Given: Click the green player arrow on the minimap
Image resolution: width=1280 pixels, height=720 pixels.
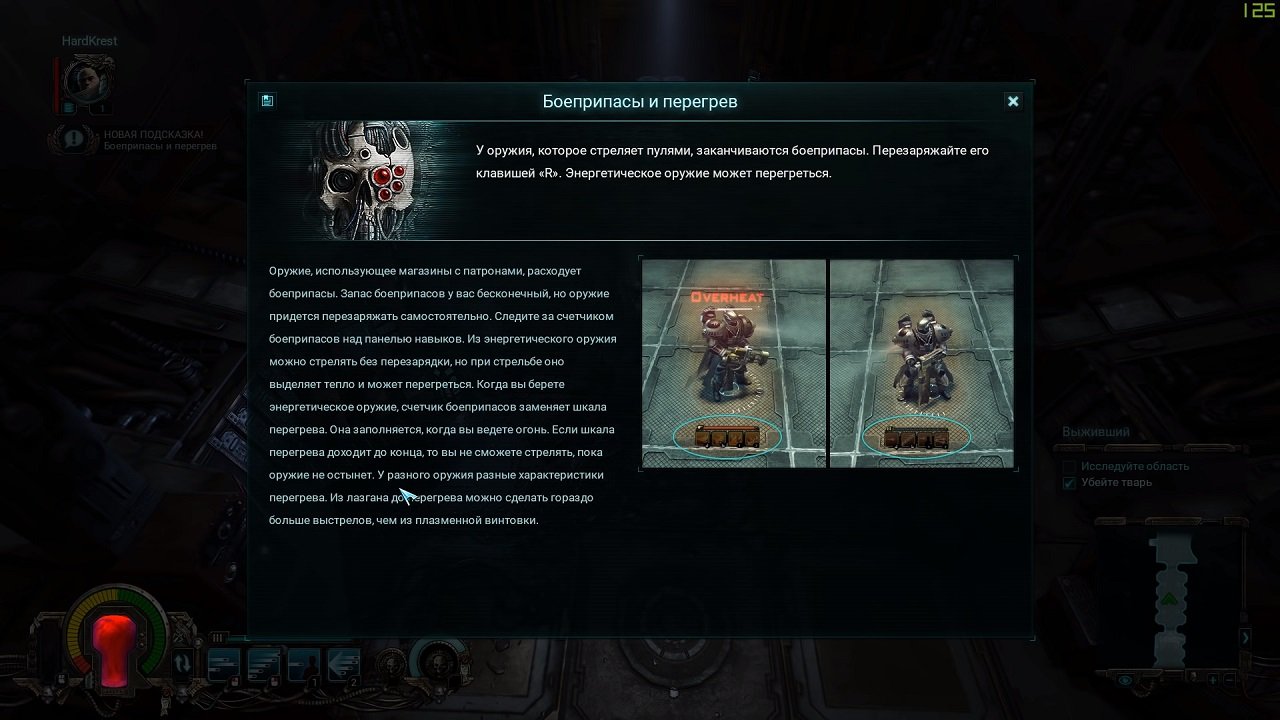Looking at the screenshot, I should click(1168, 598).
